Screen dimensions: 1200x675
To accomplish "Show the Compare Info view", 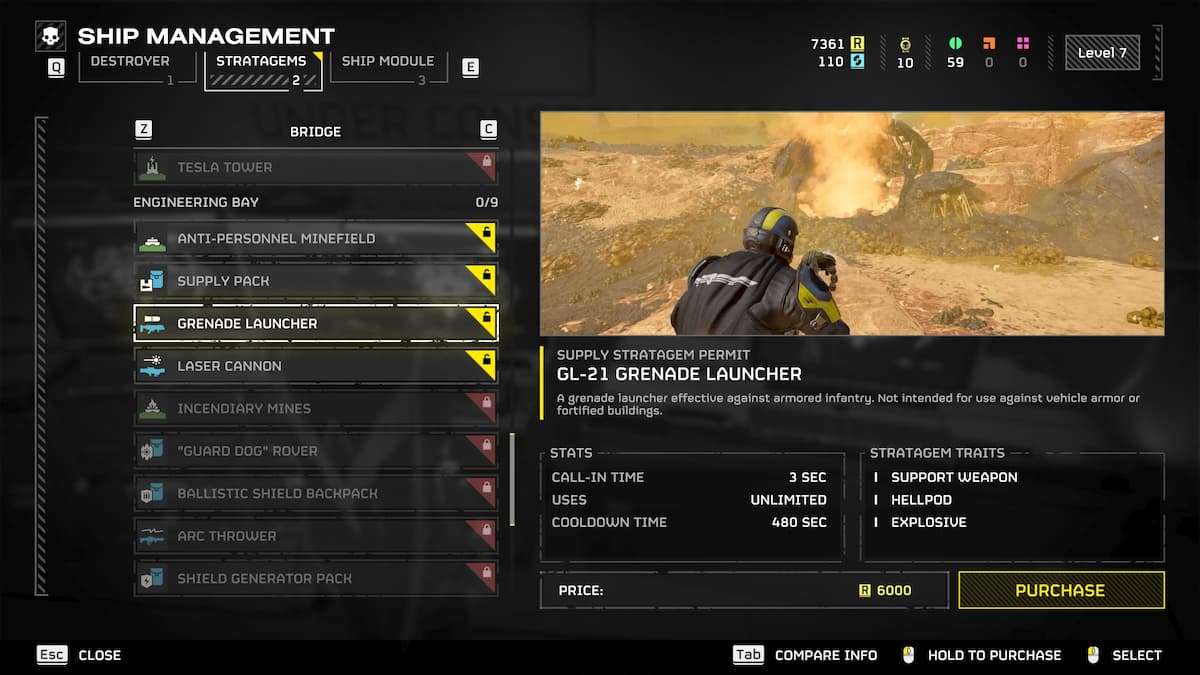I will pos(806,655).
